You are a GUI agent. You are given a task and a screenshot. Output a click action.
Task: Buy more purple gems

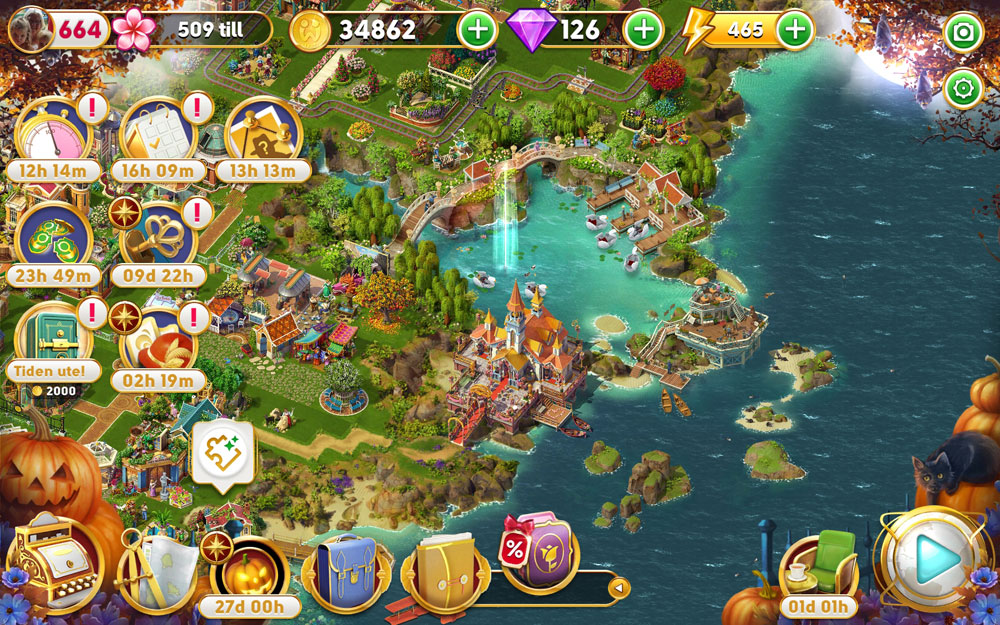(x=643, y=30)
